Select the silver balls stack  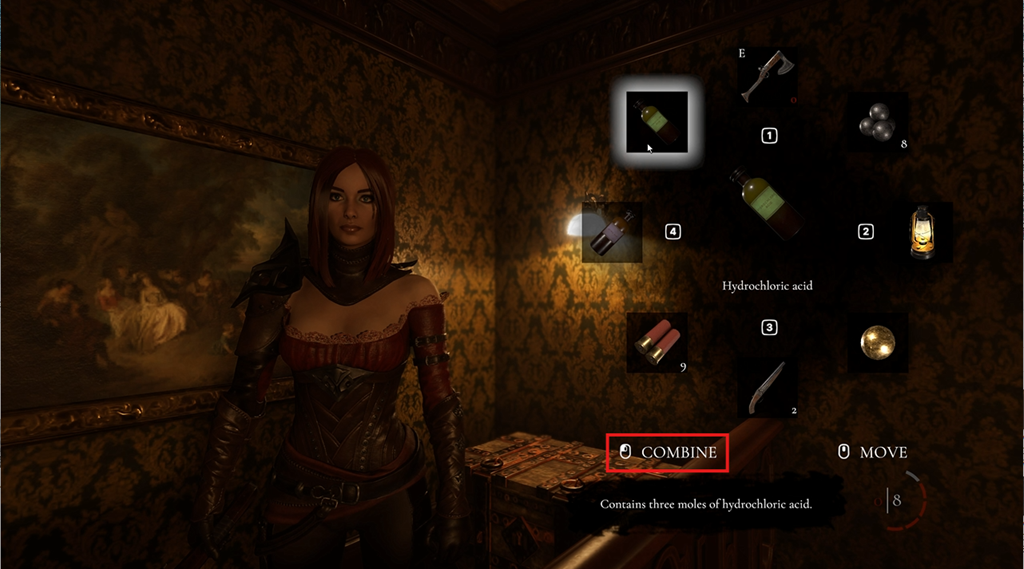pyautogui.click(x=877, y=123)
